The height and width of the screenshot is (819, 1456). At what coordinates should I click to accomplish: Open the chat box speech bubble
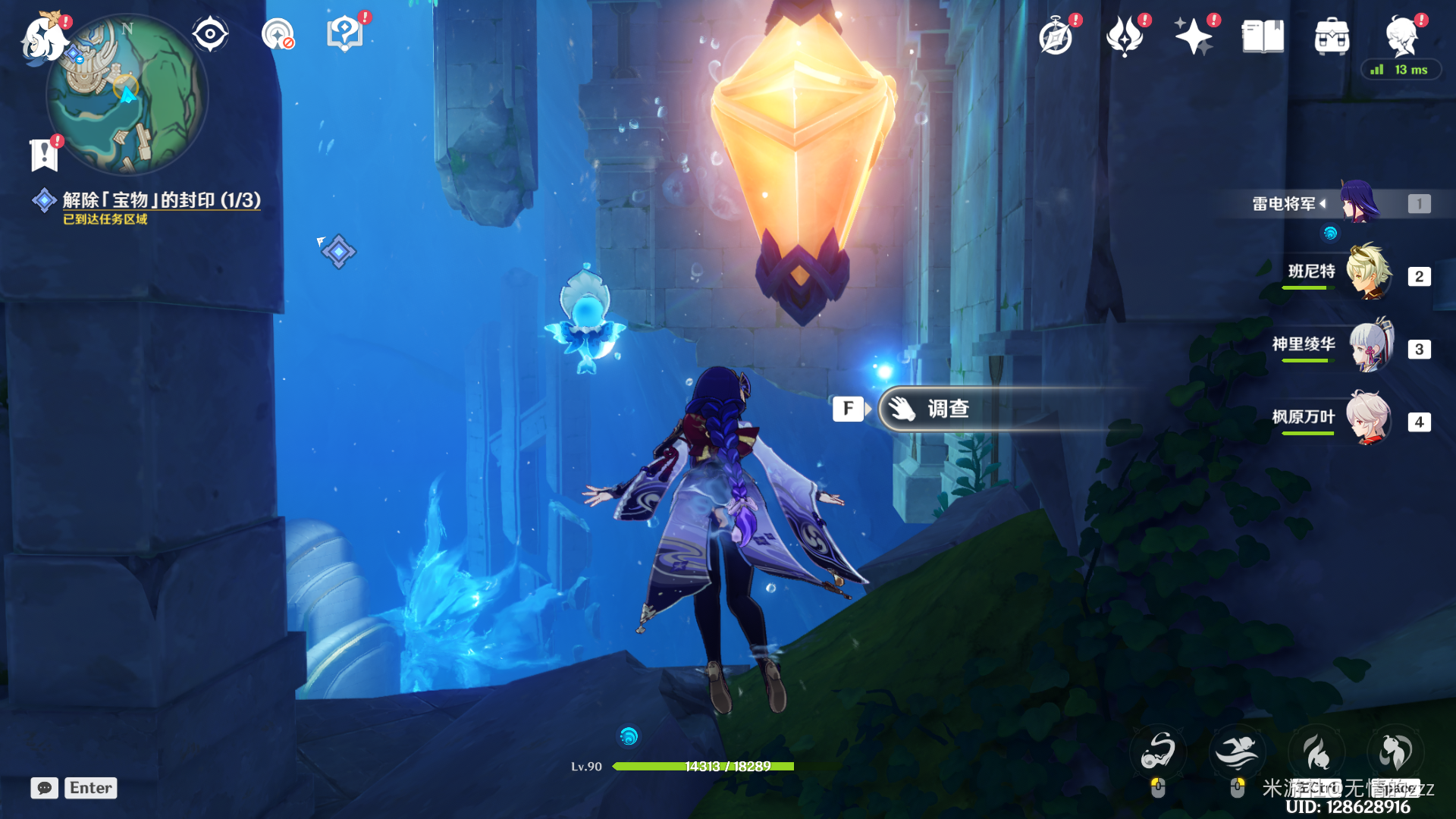45,788
